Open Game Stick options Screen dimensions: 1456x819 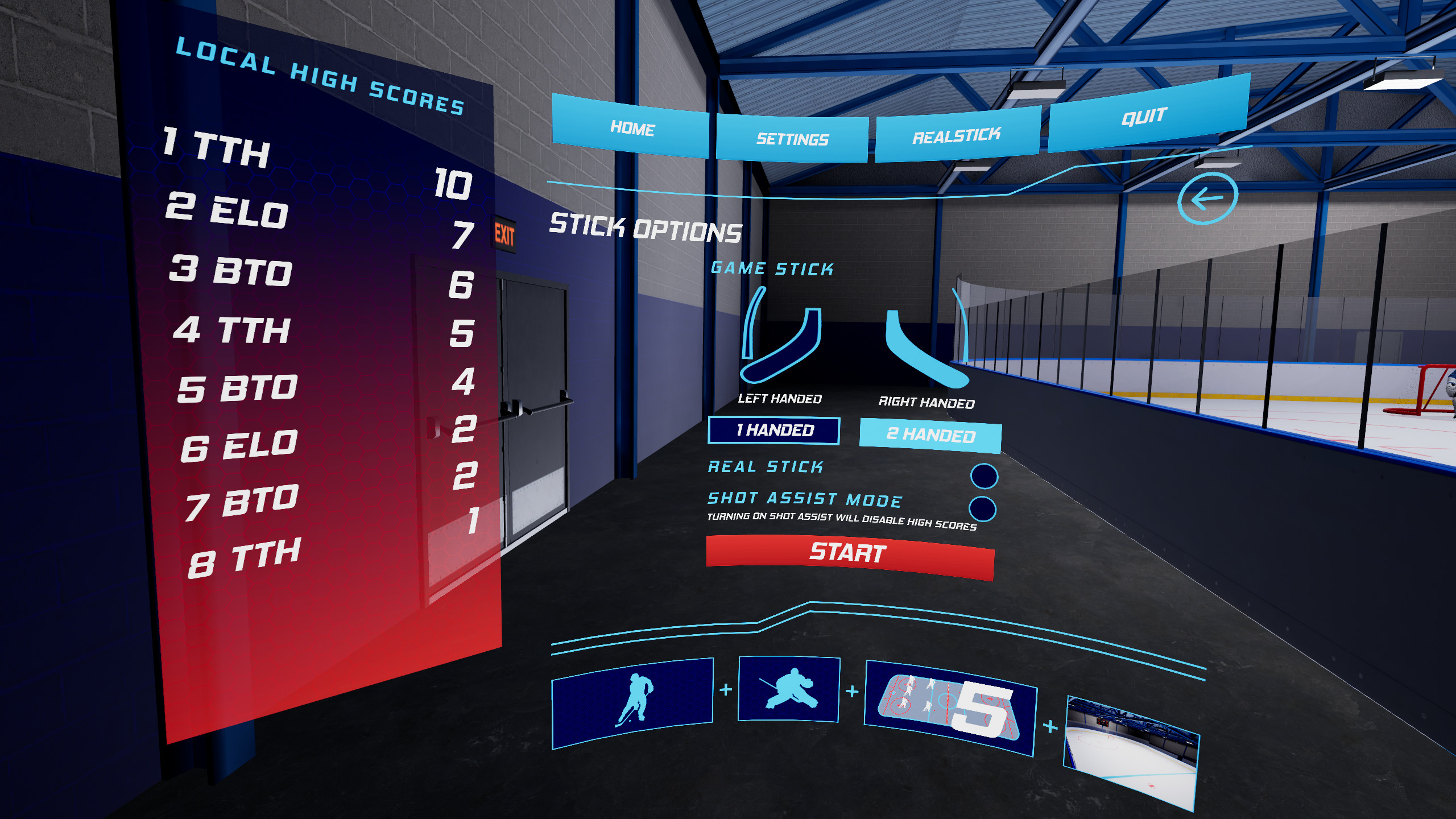tap(772, 268)
